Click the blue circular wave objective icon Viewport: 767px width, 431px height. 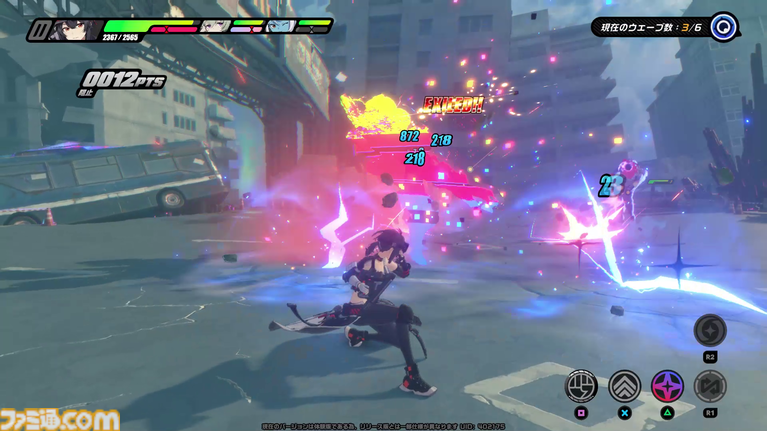724,27
